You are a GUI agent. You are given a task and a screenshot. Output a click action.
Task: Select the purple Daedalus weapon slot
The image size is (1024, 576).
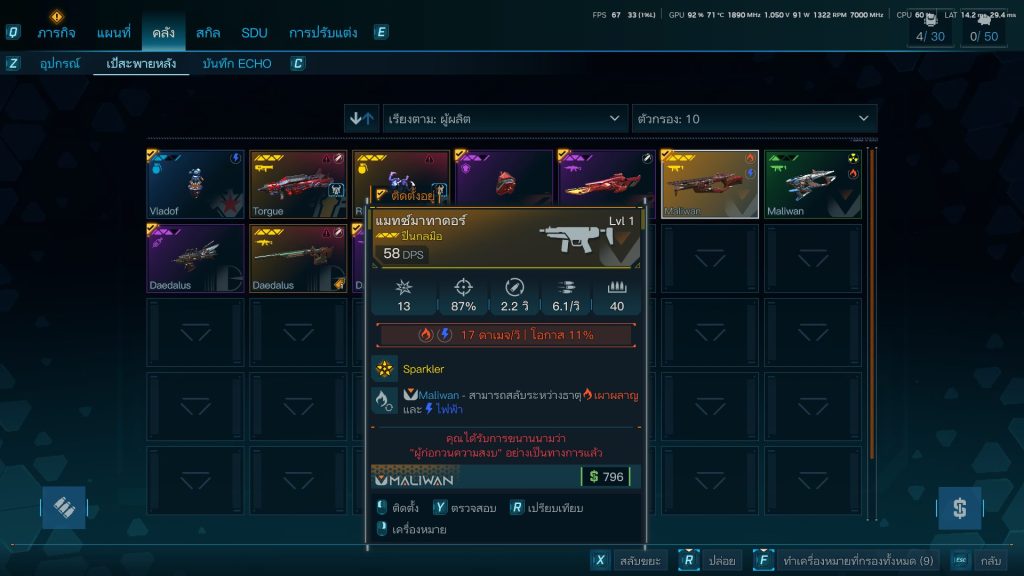coord(196,258)
